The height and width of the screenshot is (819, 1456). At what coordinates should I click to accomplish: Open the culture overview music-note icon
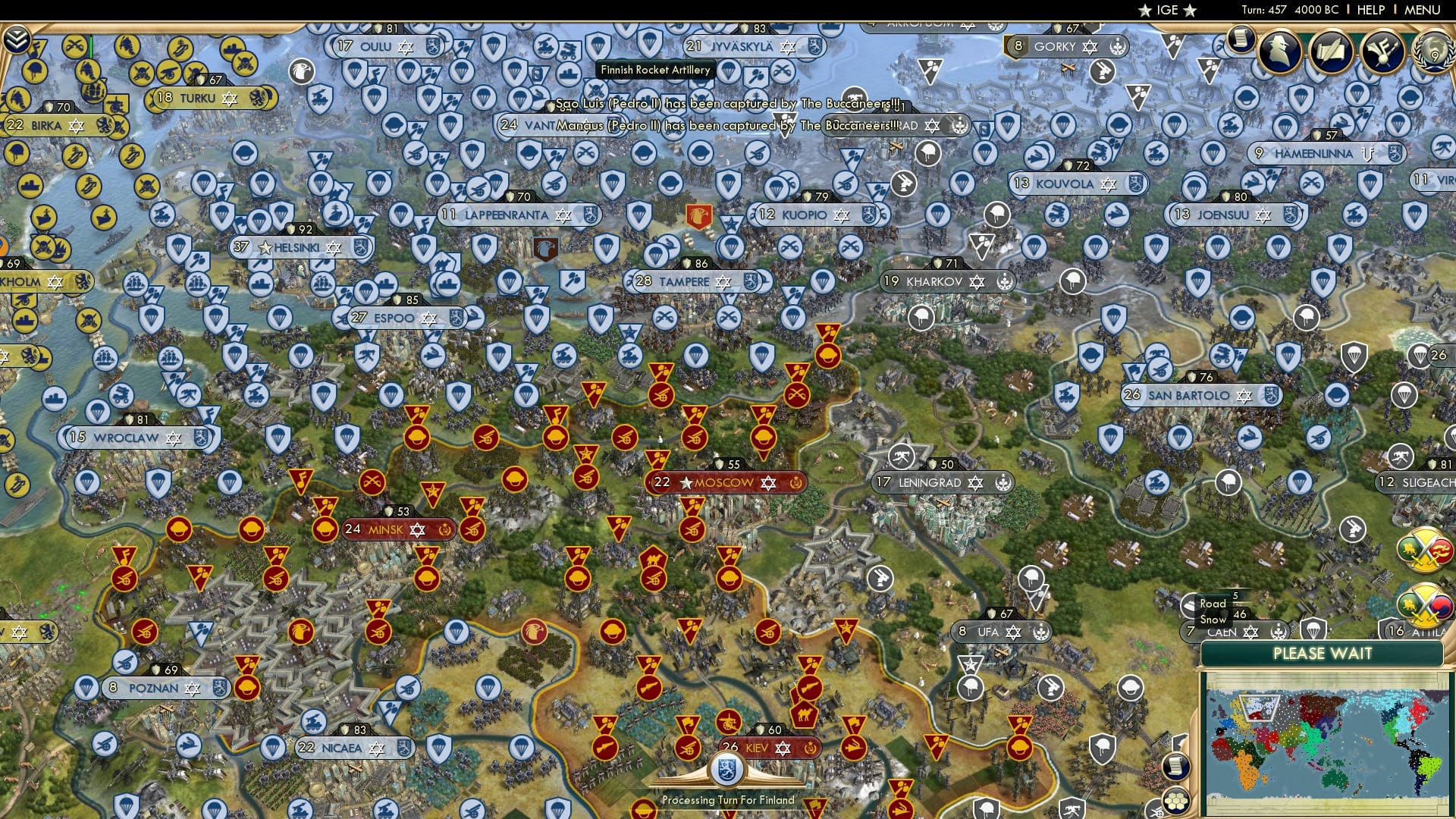1383,52
